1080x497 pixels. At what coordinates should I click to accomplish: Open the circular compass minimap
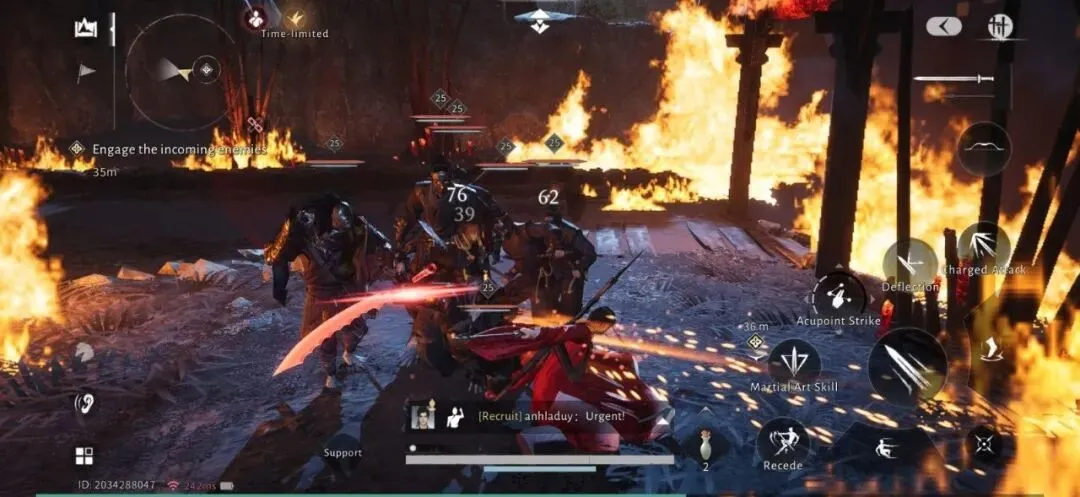point(180,70)
